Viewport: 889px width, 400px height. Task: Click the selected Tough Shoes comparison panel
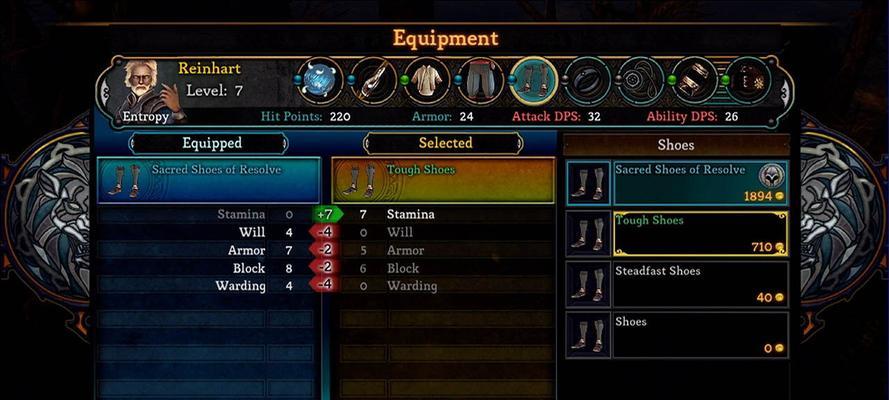coord(444,180)
